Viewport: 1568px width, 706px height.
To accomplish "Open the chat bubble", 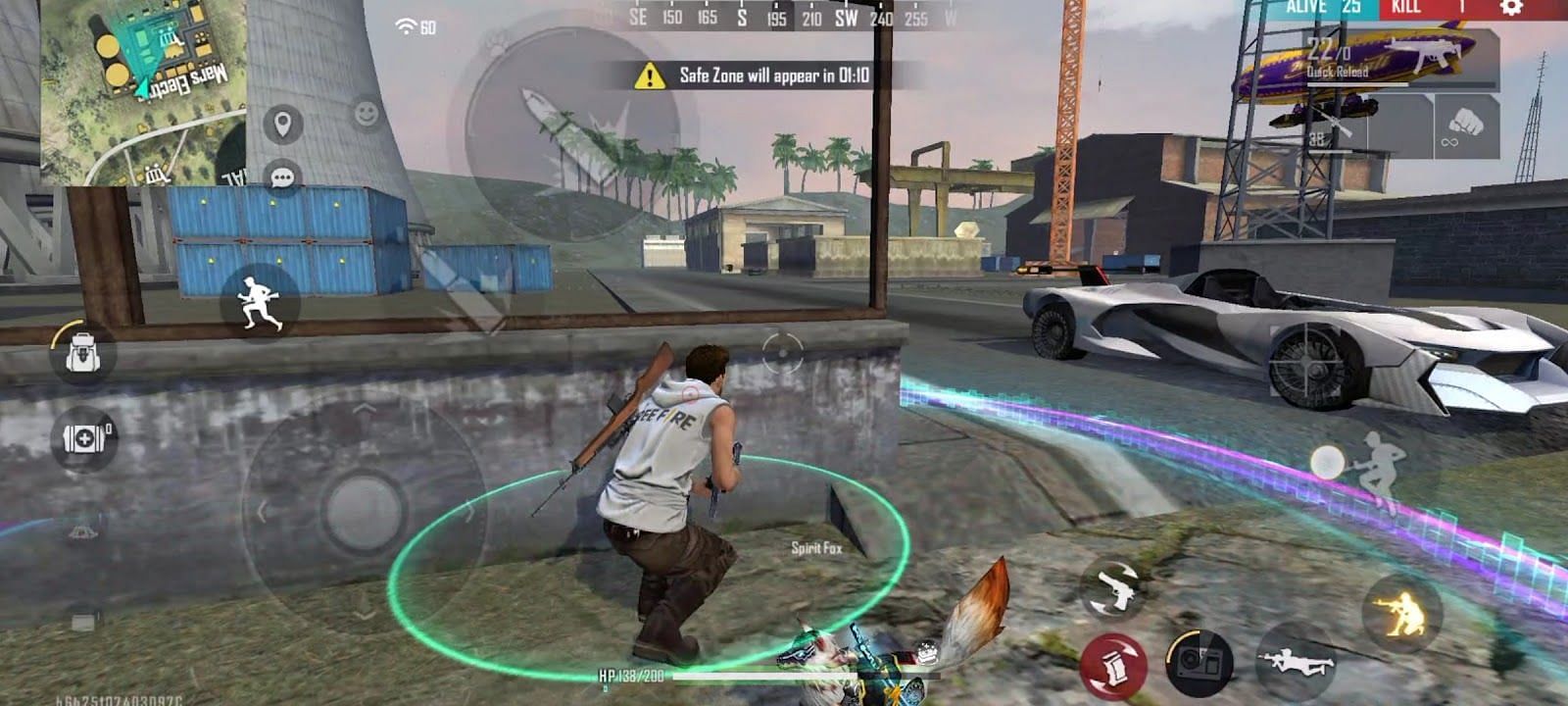I will coord(282,177).
